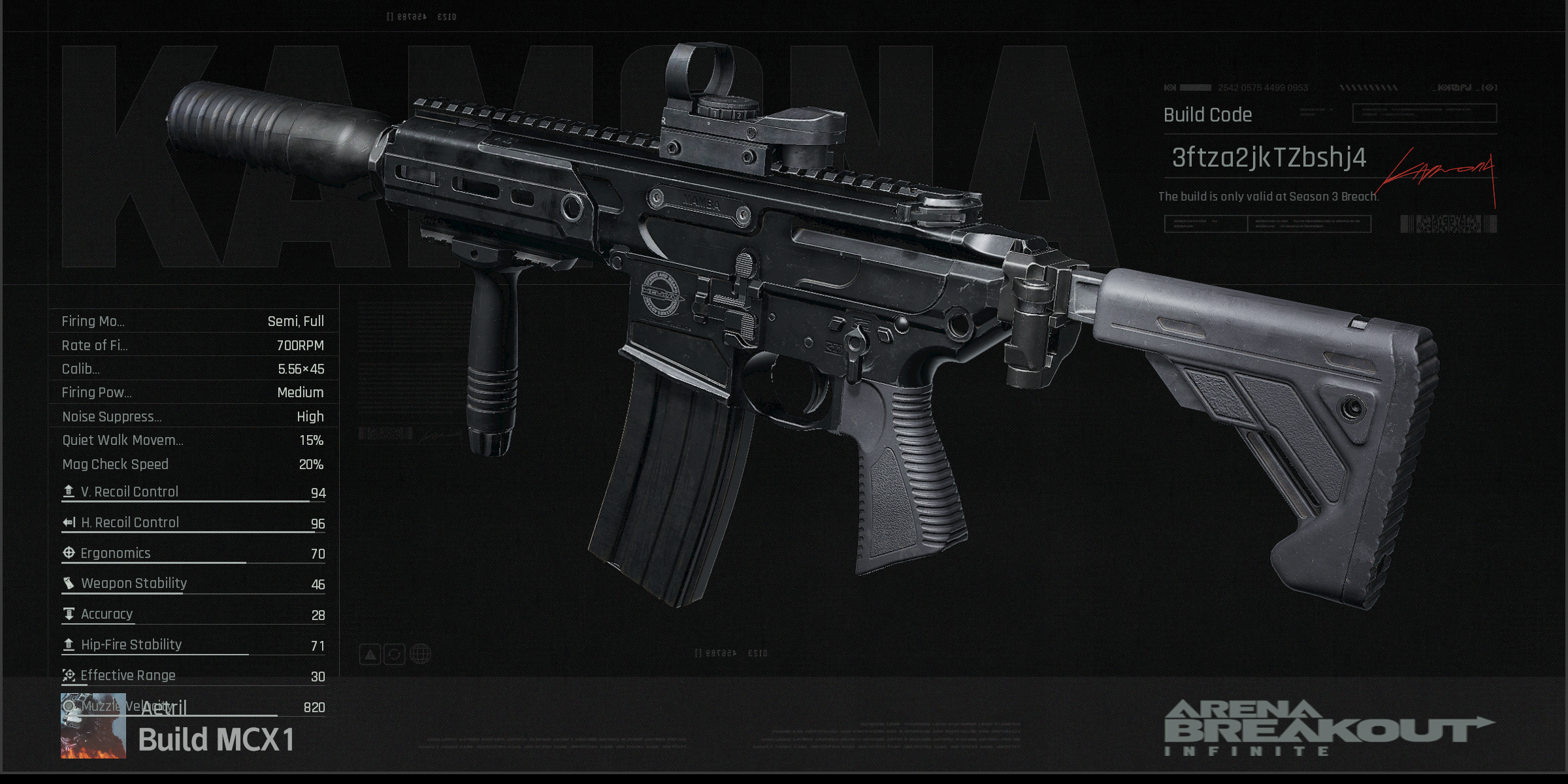Image resolution: width=1568 pixels, height=784 pixels.
Task: Open the player avatar beside Build MCX1
Action: (93, 726)
